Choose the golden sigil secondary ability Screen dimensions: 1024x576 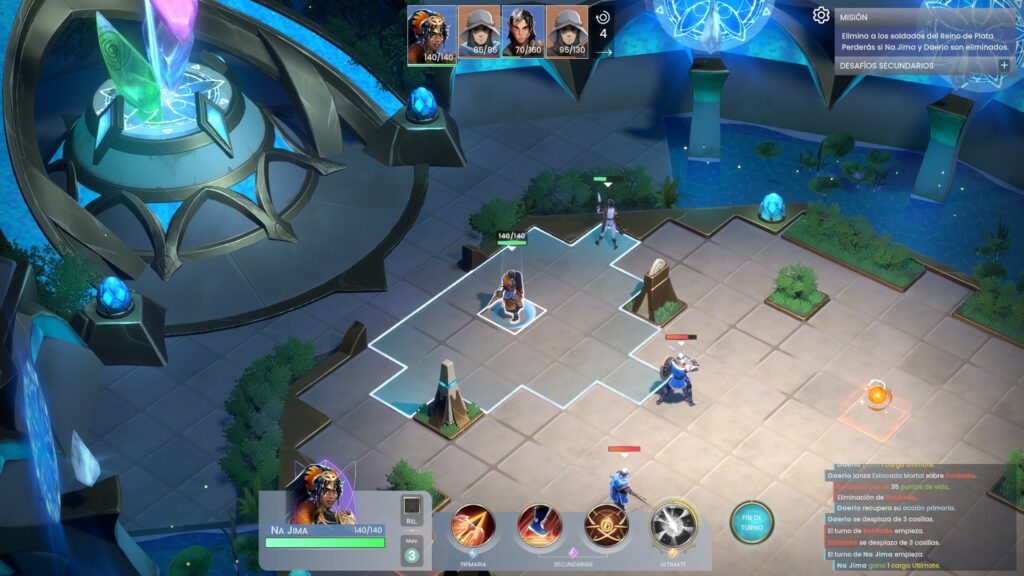606,525
